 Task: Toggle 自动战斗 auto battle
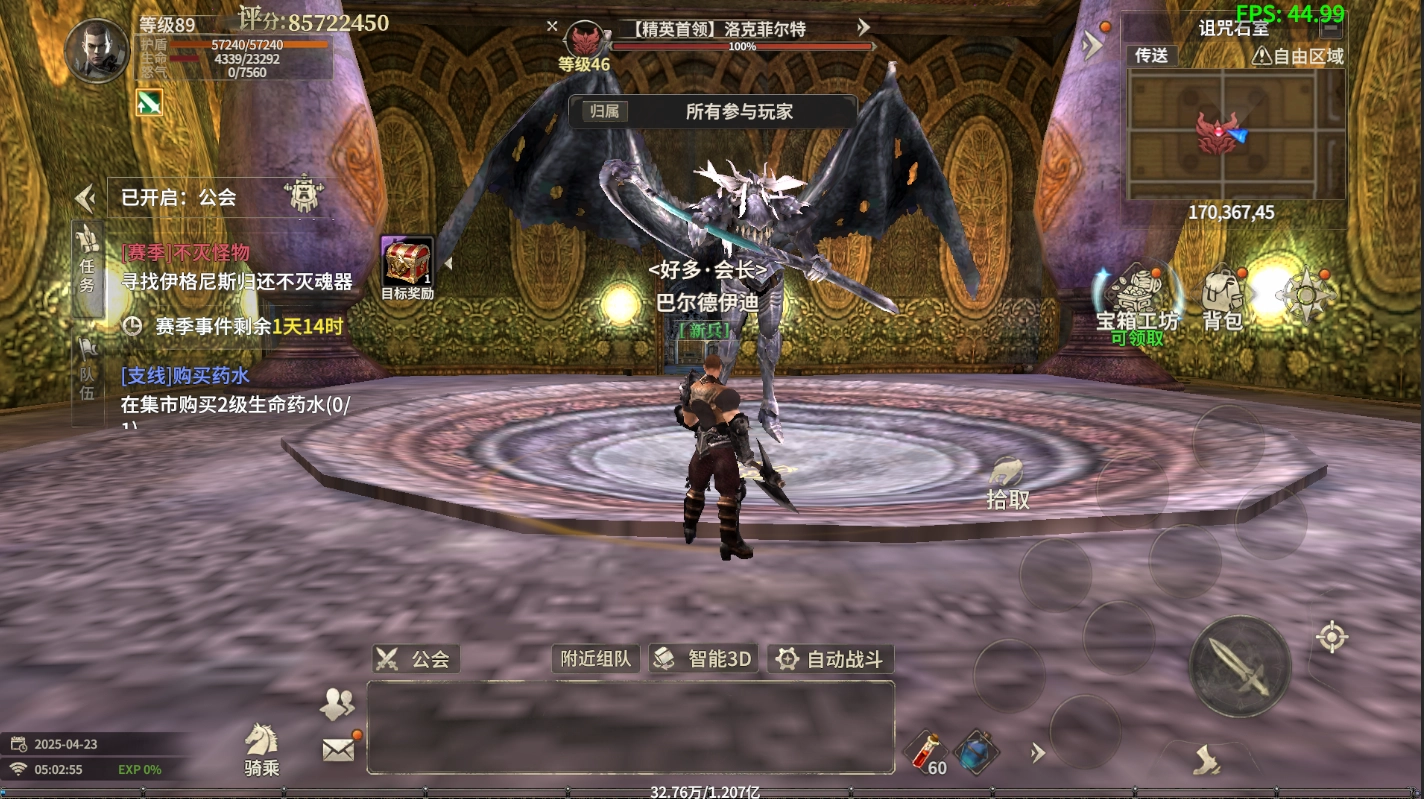[831, 659]
